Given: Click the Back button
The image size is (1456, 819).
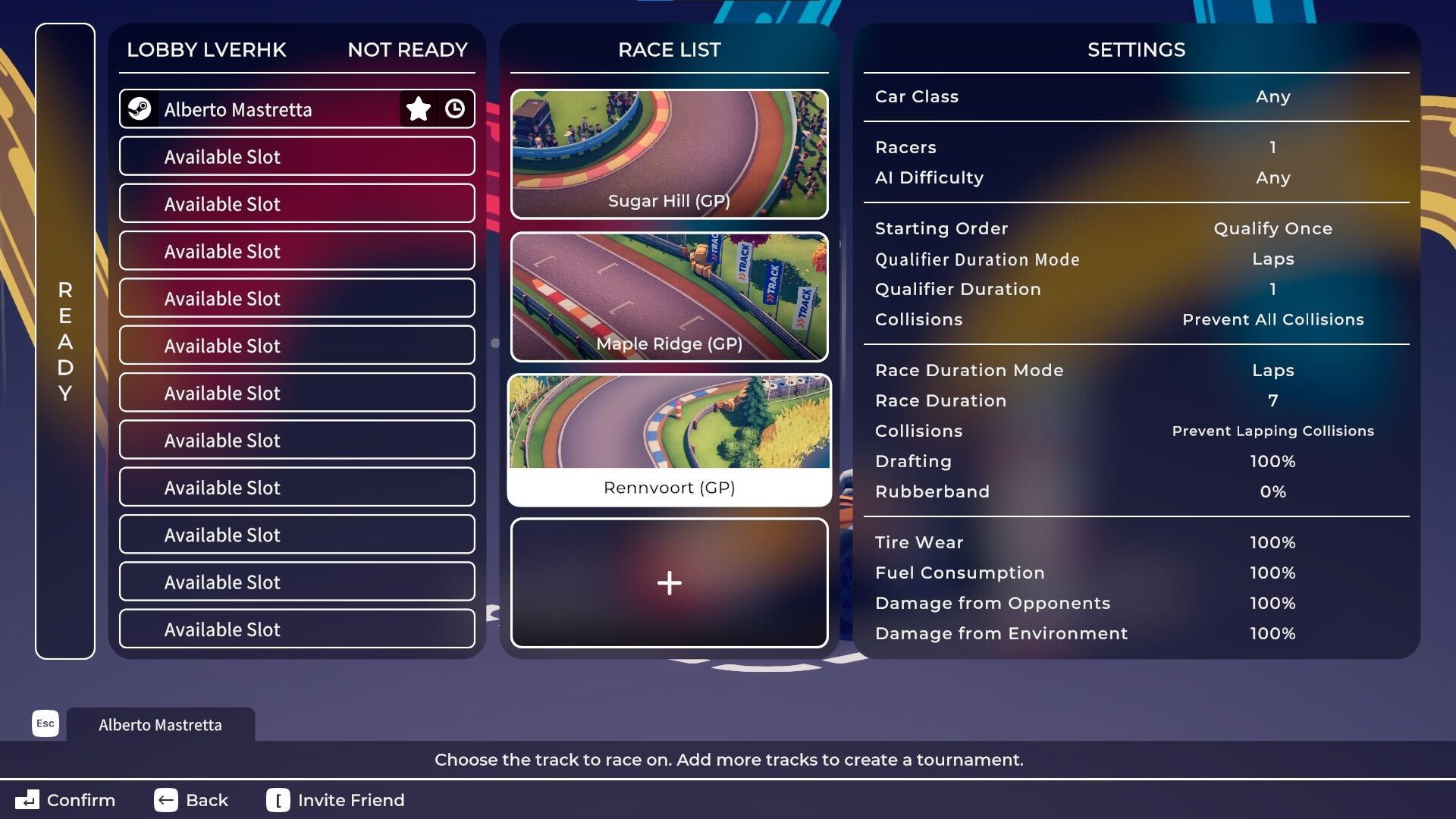Looking at the screenshot, I should [x=191, y=800].
